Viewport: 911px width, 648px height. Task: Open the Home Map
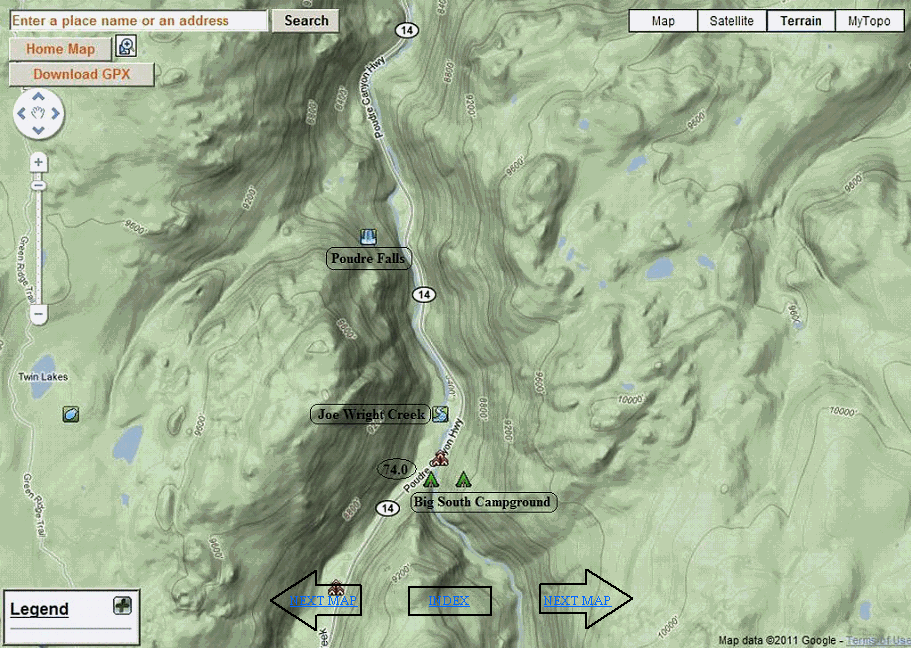click(60, 49)
